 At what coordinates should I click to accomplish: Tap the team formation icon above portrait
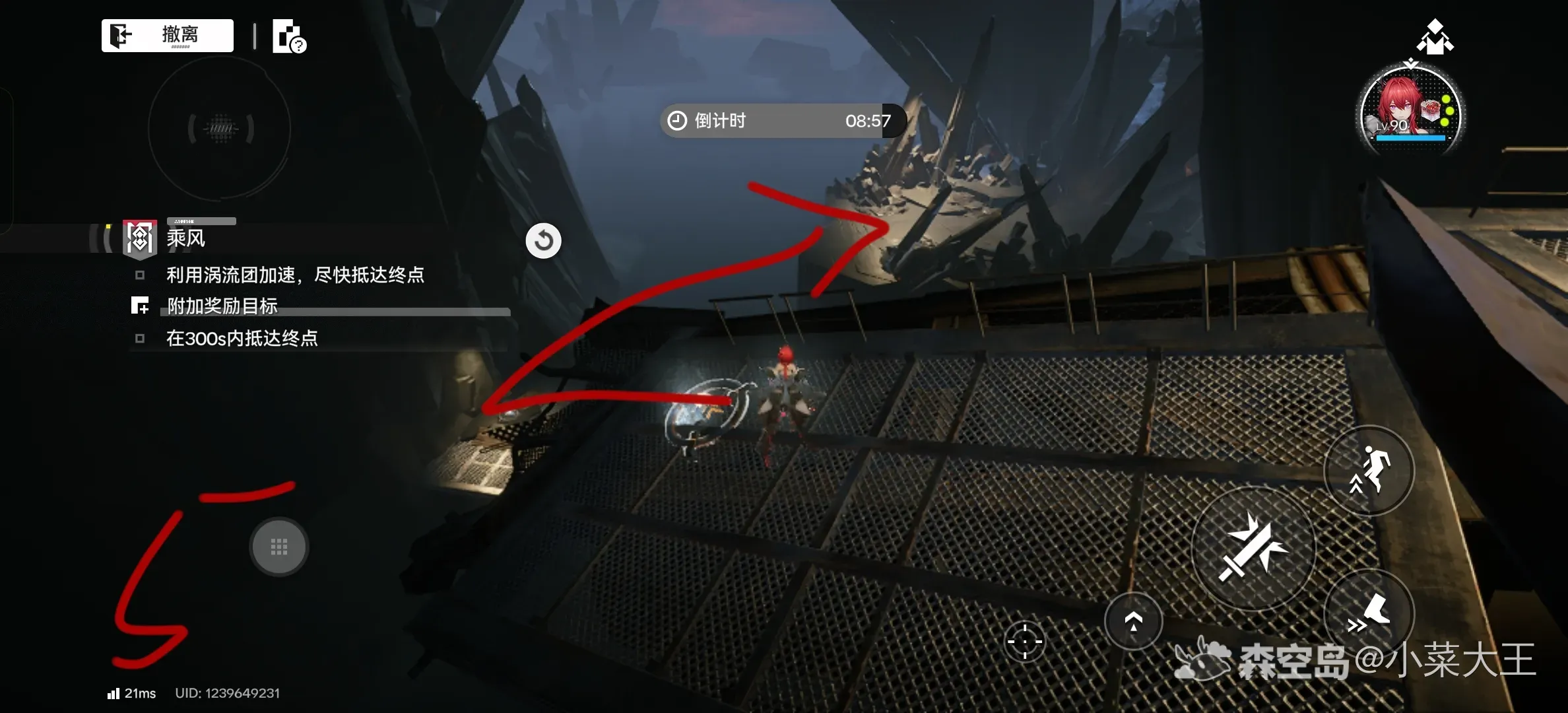point(1434,37)
